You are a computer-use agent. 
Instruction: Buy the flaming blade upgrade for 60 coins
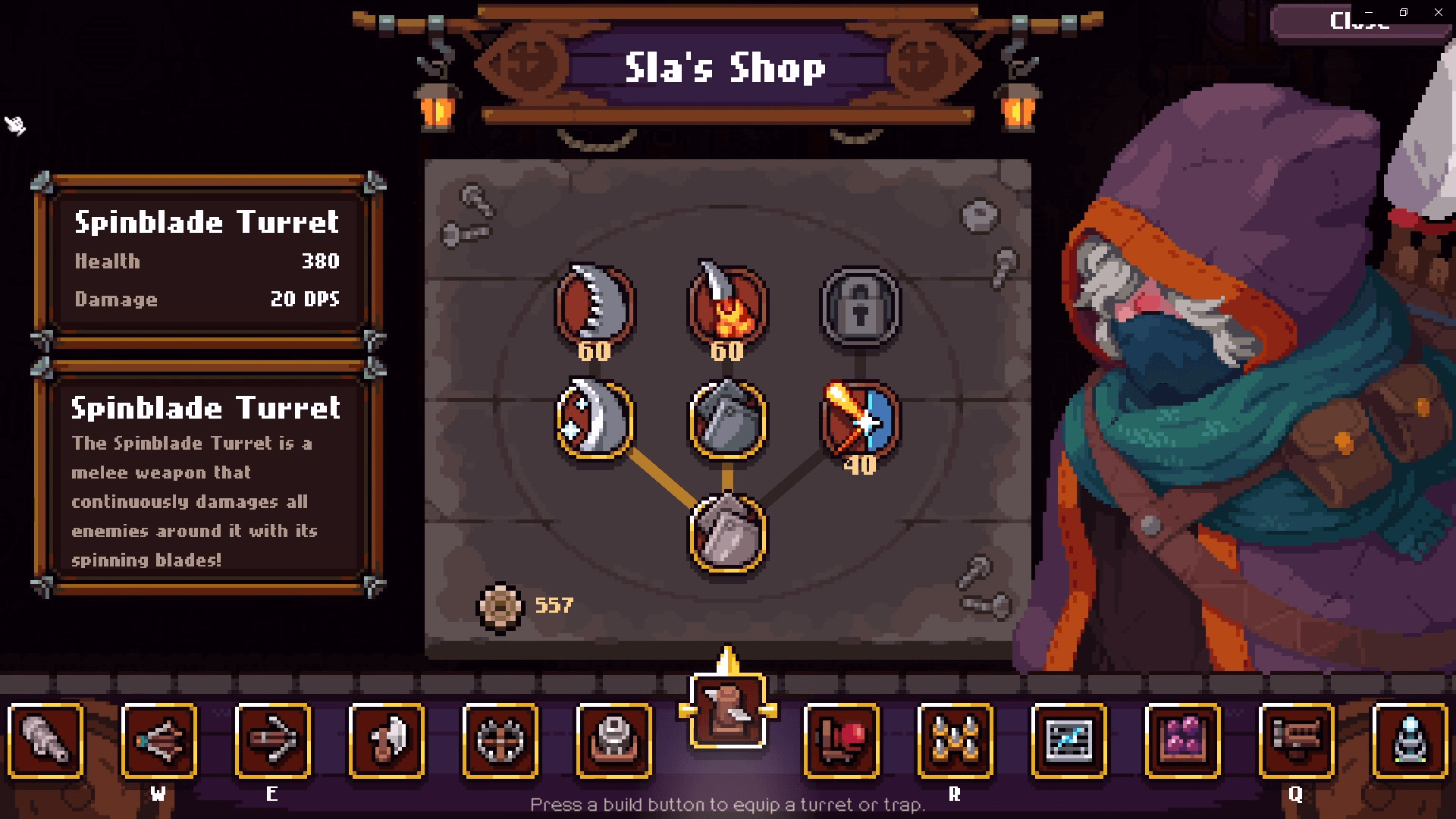pyautogui.click(x=726, y=307)
